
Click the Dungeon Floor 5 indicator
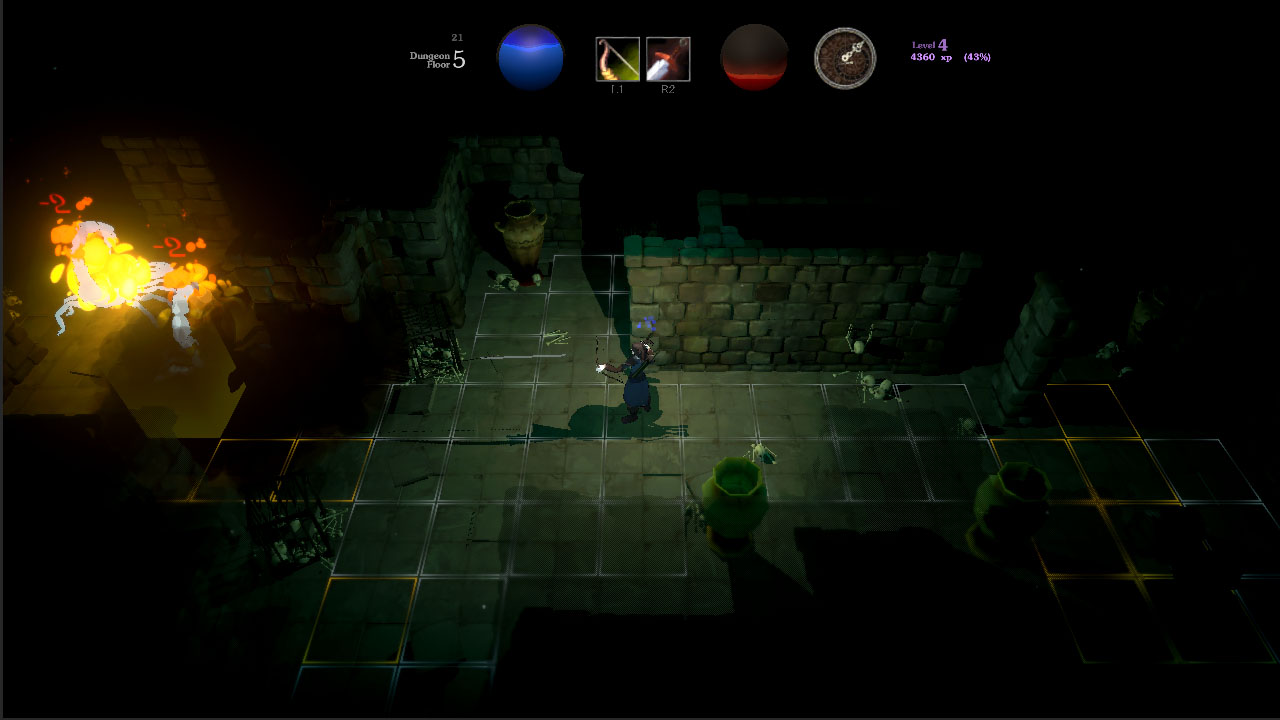[436, 61]
